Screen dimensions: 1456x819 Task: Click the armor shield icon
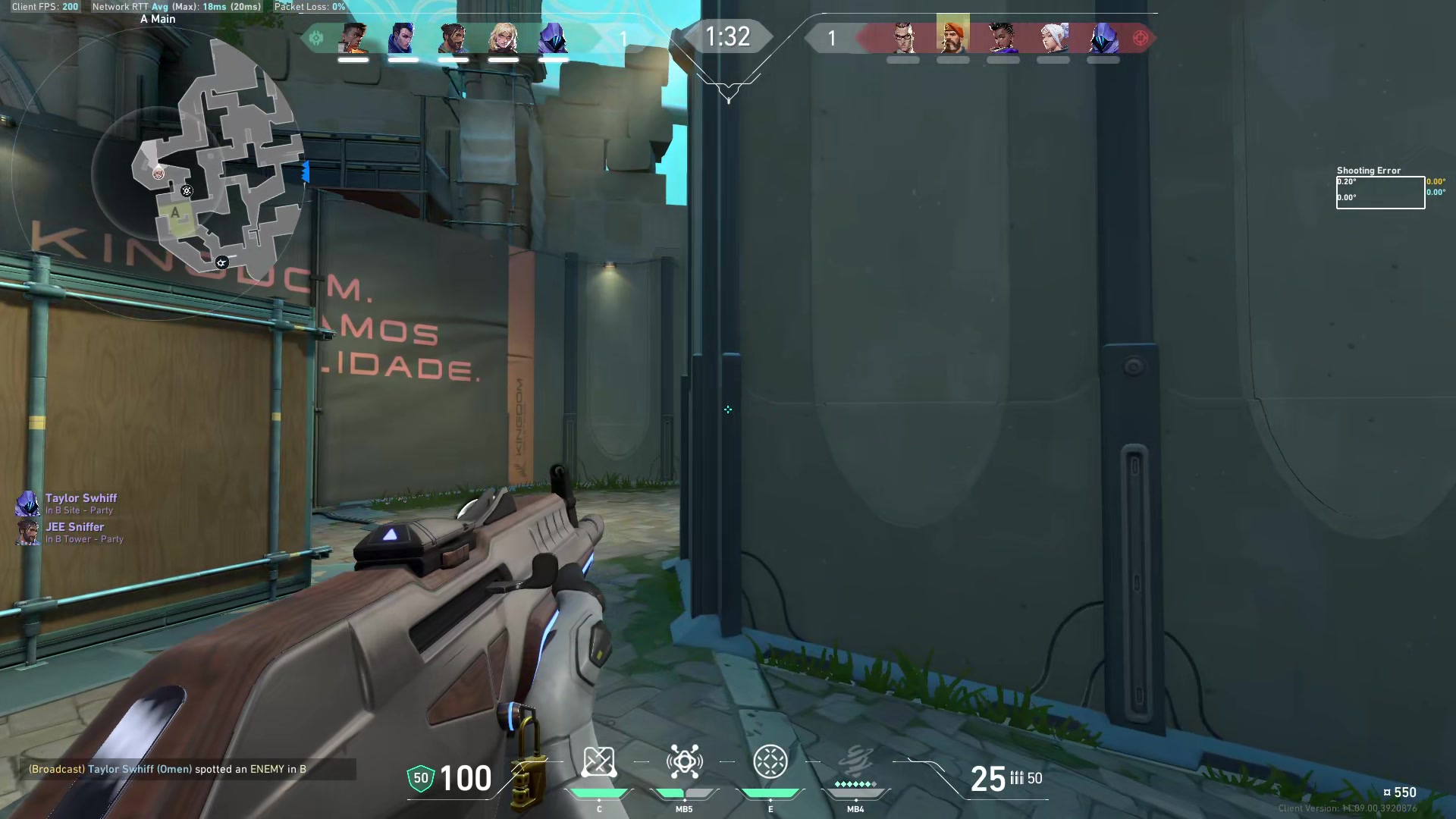click(x=421, y=778)
